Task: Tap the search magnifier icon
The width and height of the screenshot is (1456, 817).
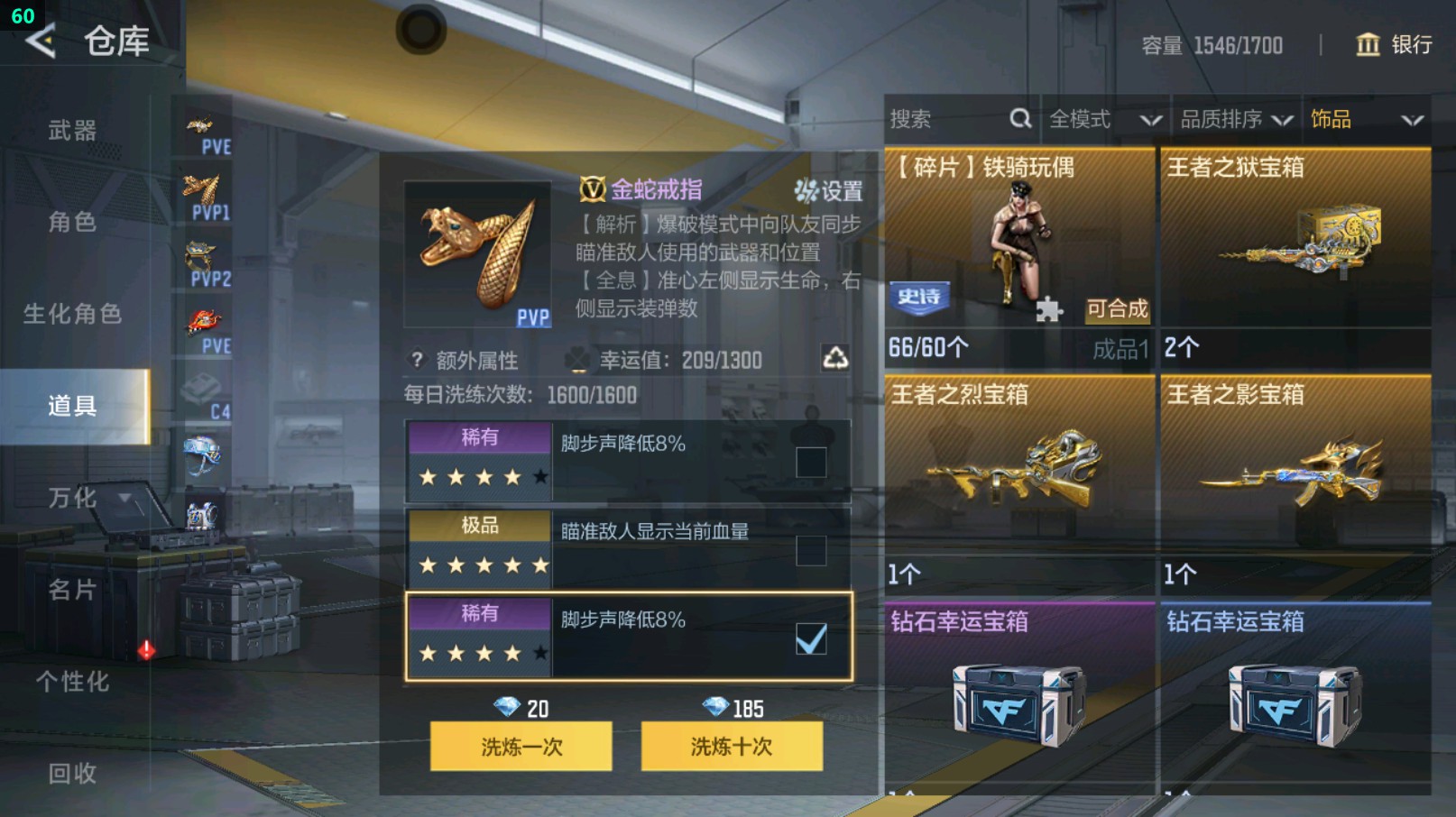Action: click(1020, 118)
